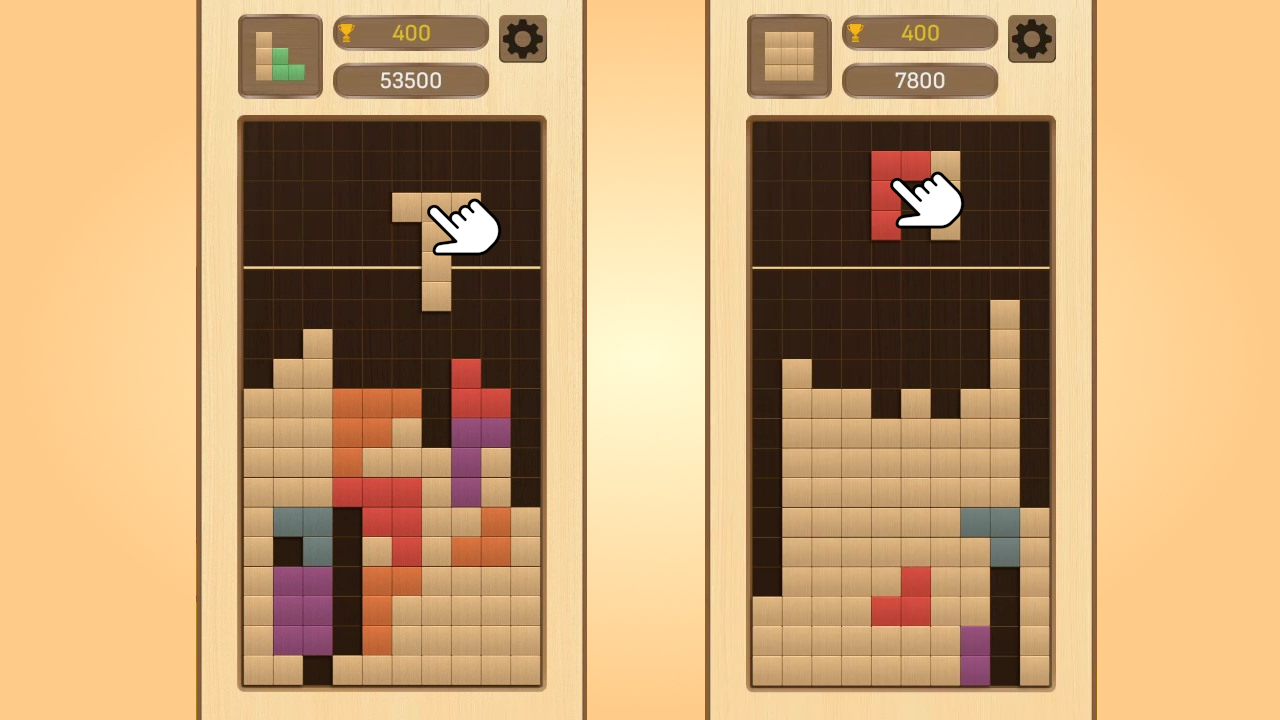Click the 53500 high score display
The width and height of the screenshot is (1280, 720).
coord(411,81)
